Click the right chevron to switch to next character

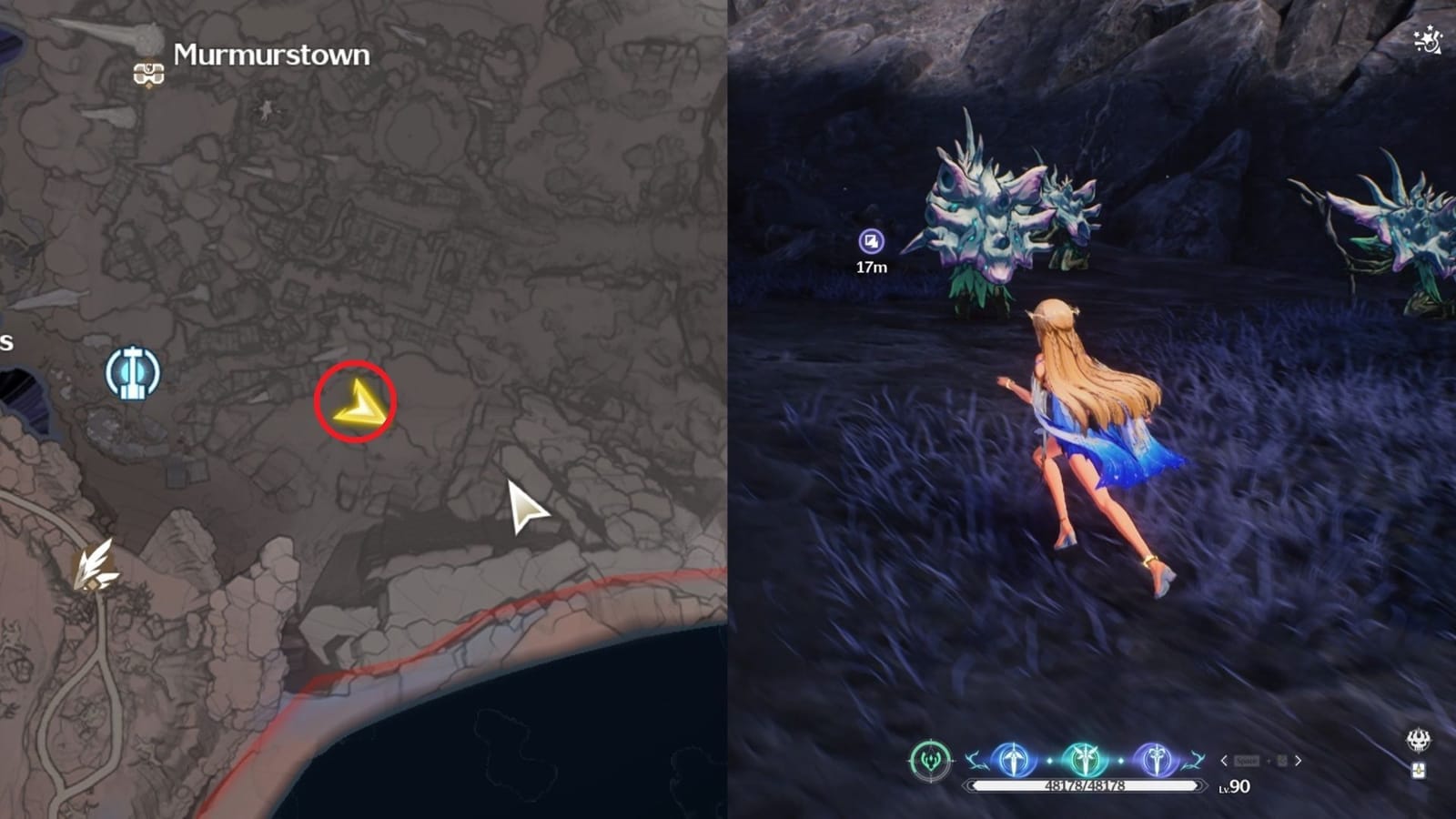pyautogui.click(x=1298, y=761)
